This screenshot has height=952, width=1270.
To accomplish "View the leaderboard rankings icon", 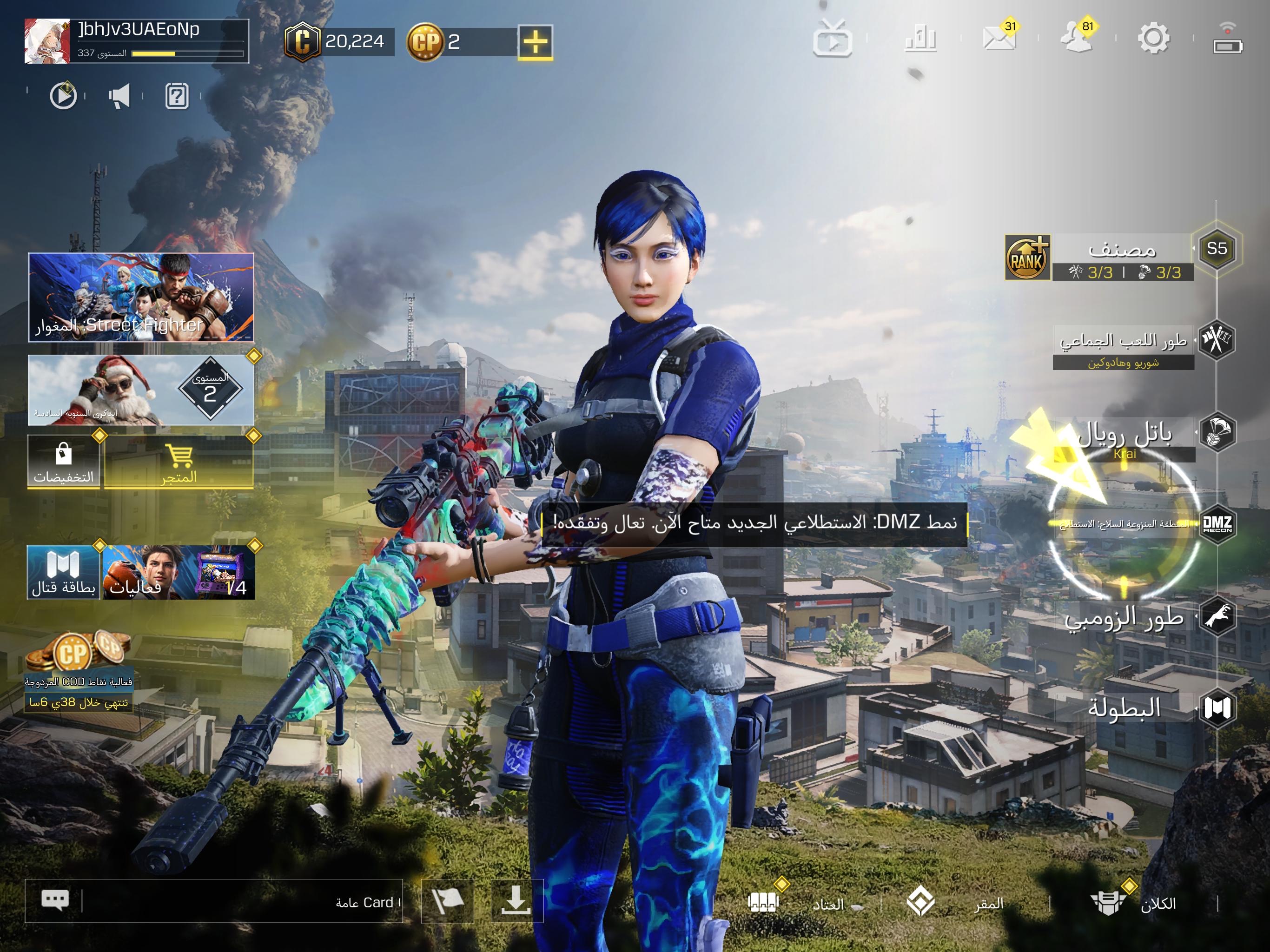I will pyautogui.click(x=920, y=39).
